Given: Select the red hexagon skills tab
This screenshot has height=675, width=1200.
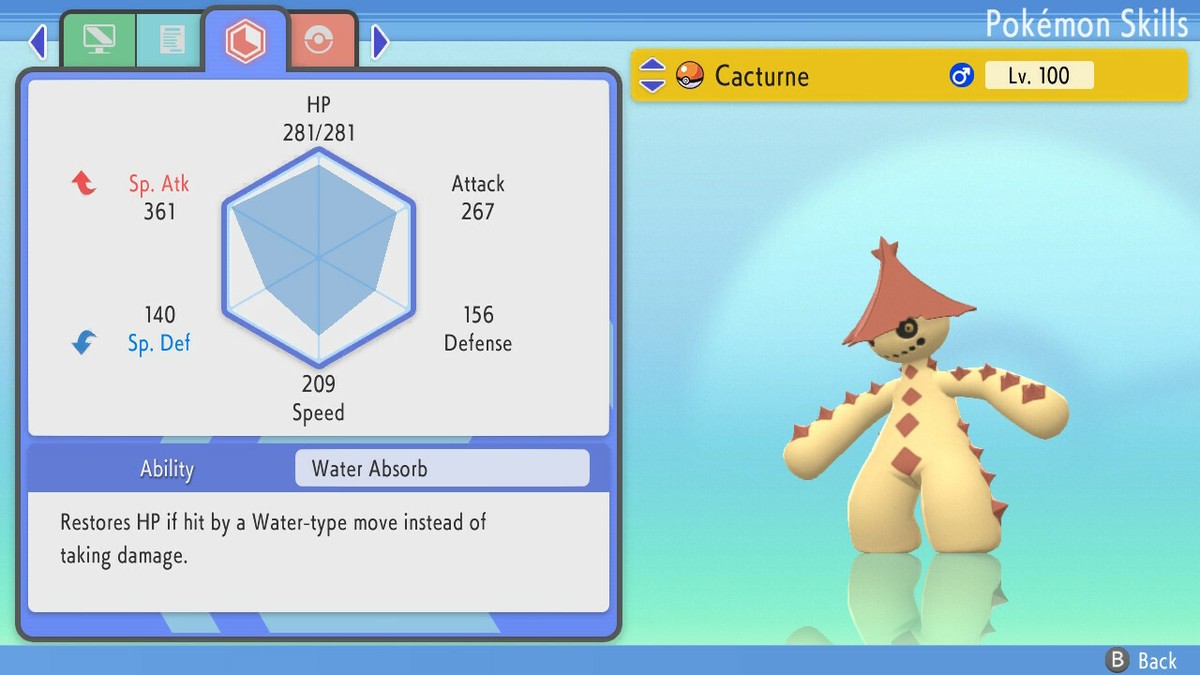Looking at the screenshot, I should (244, 41).
